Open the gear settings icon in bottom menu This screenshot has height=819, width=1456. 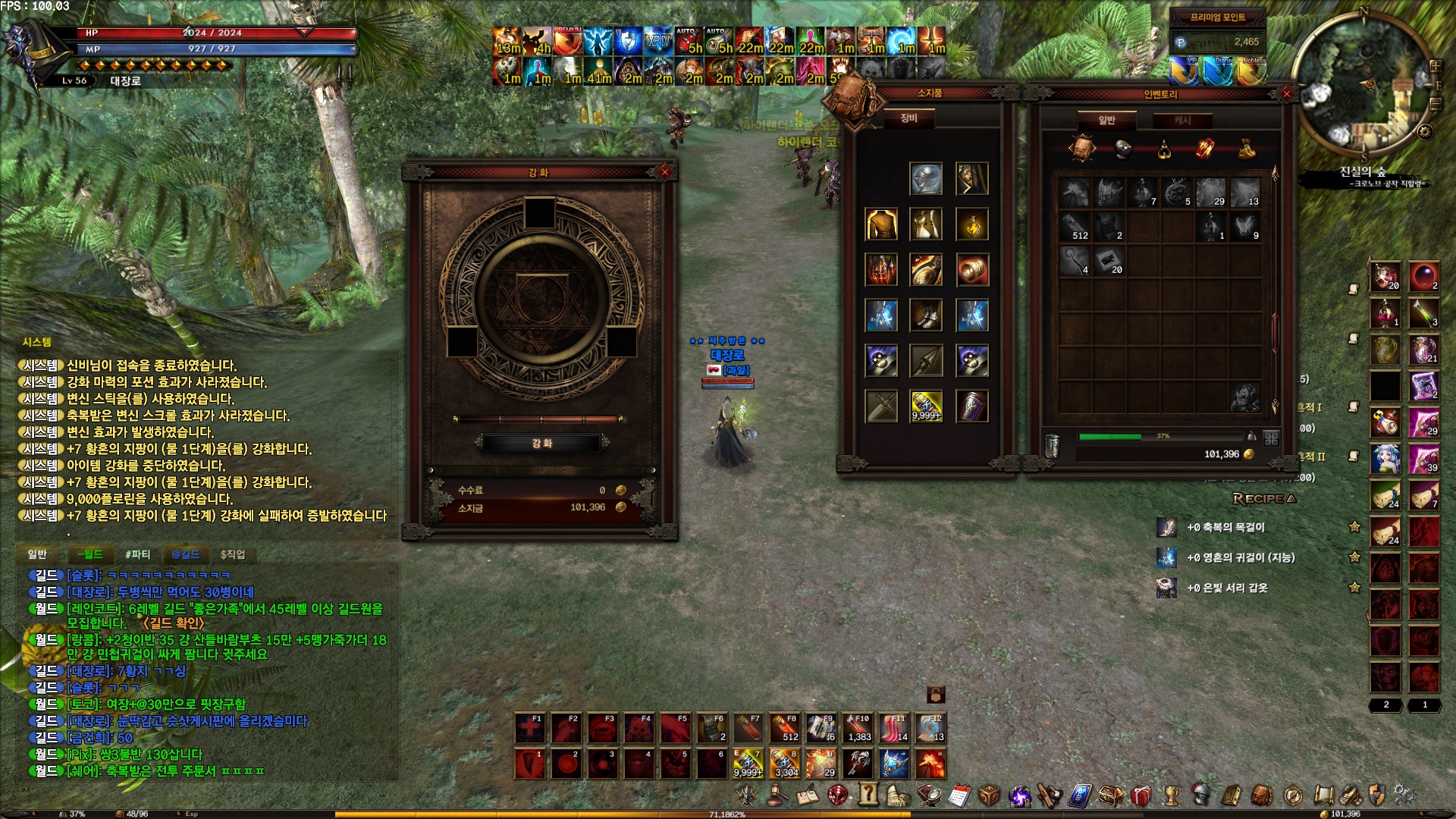(1403, 794)
